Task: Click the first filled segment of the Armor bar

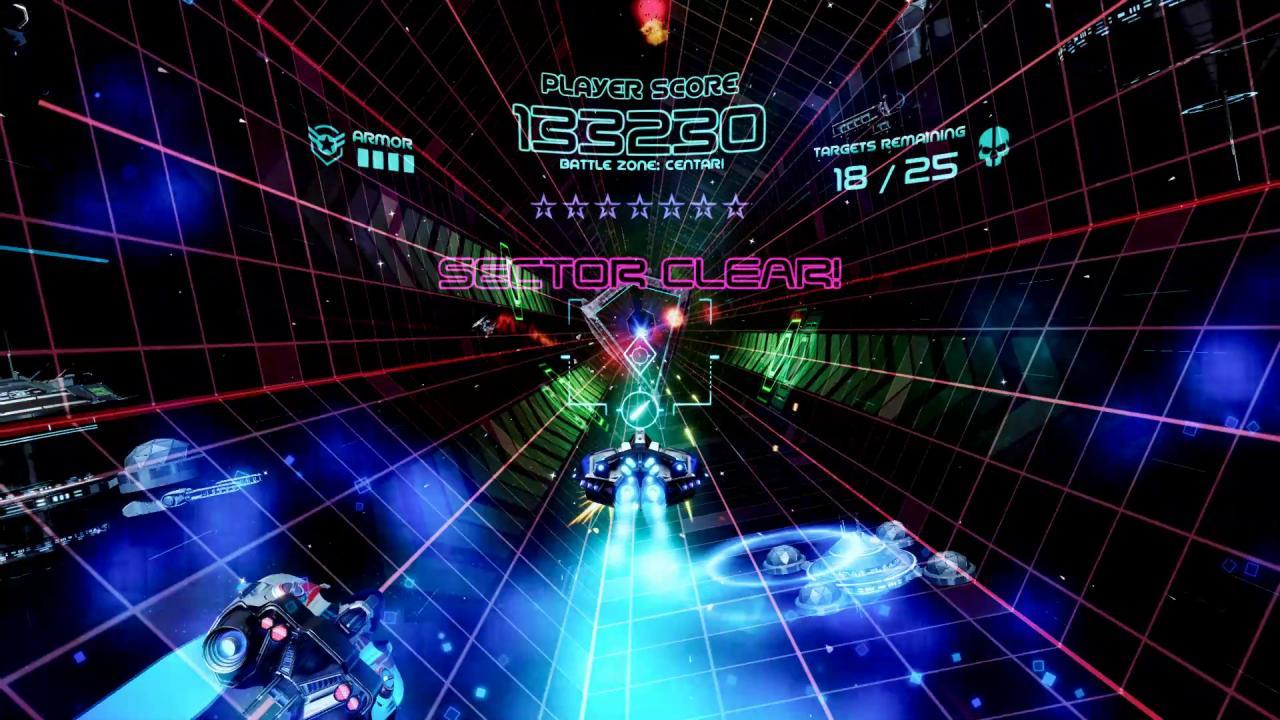Action: (x=363, y=159)
